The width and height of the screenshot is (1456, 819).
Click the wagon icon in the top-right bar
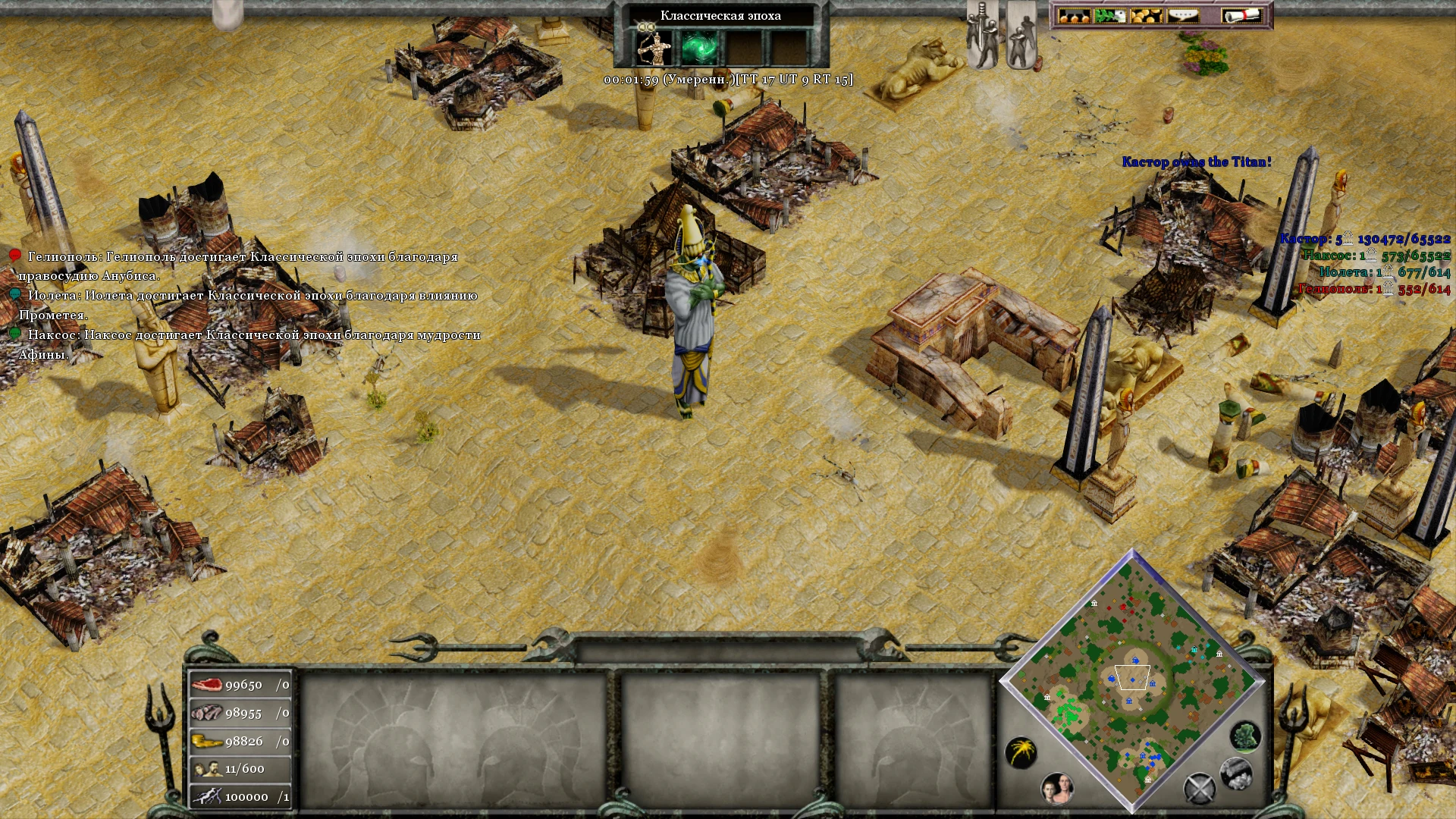(1074, 15)
